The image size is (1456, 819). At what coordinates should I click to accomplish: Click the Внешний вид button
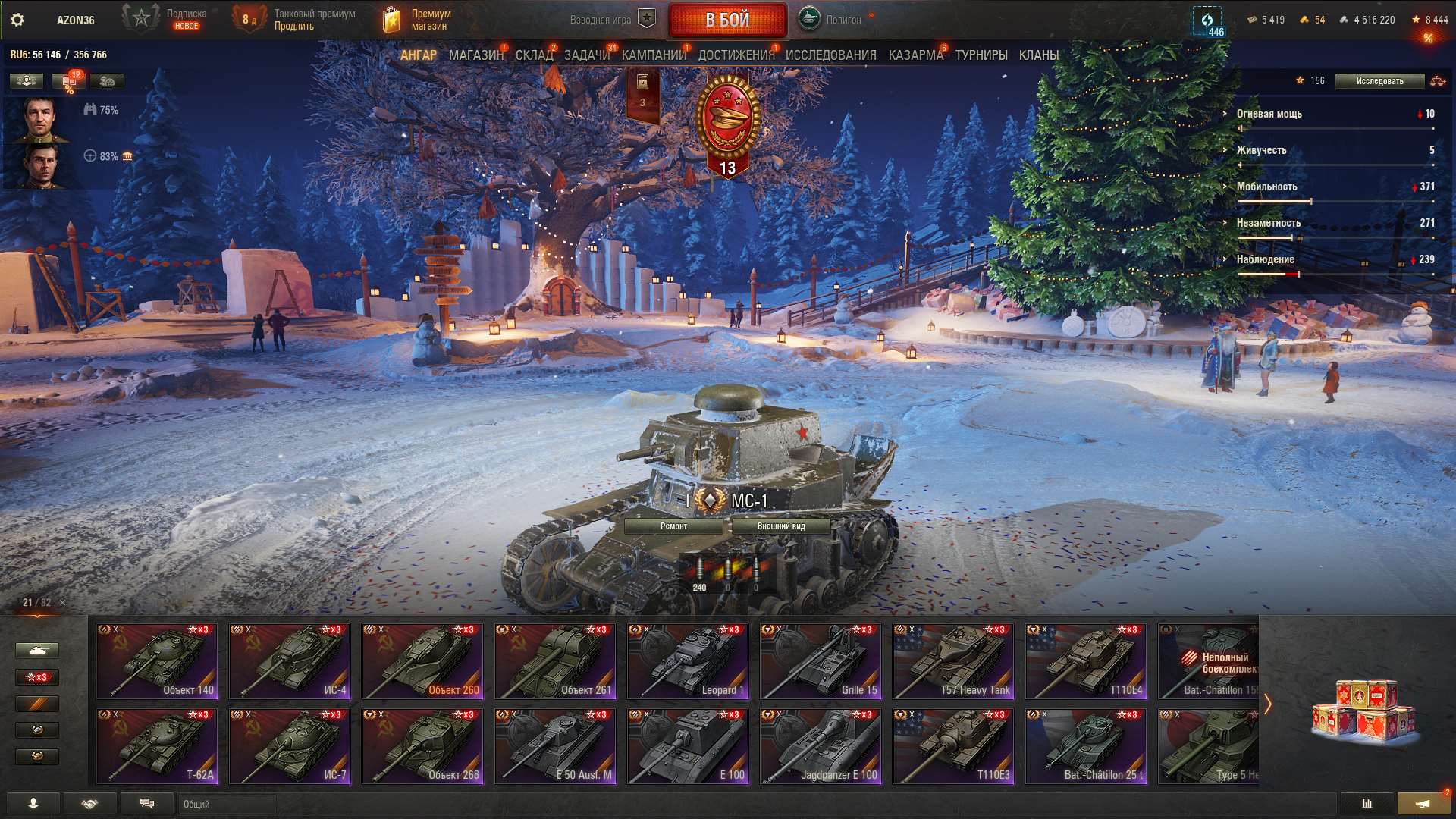(783, 525)
